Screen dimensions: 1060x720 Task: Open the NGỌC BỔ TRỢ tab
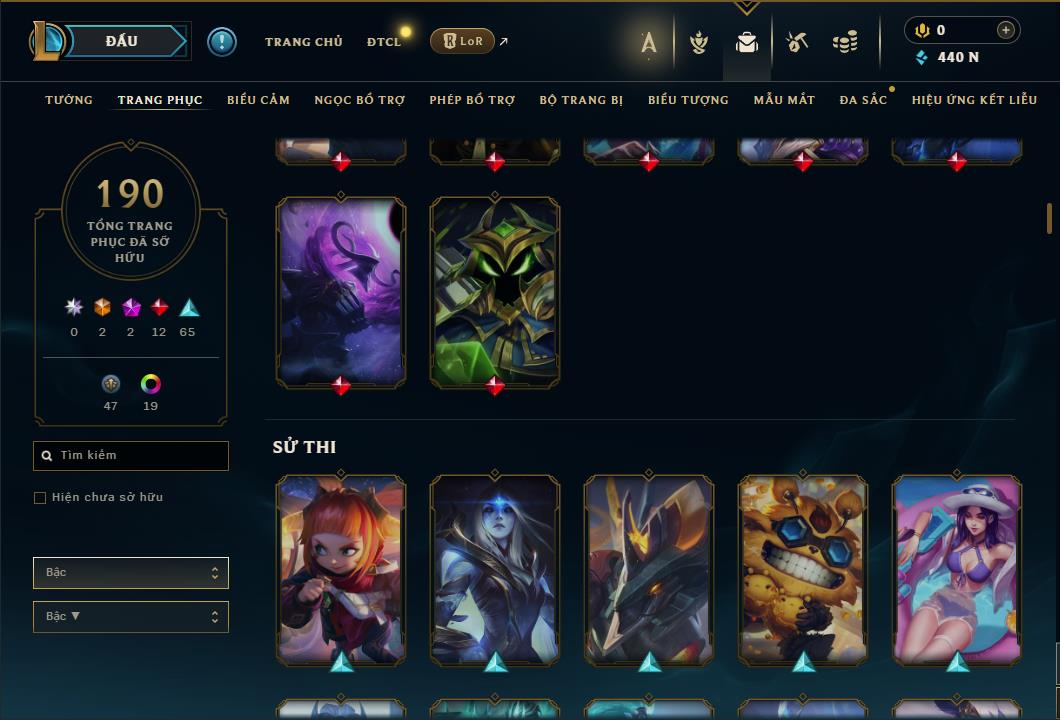point(359,100)
